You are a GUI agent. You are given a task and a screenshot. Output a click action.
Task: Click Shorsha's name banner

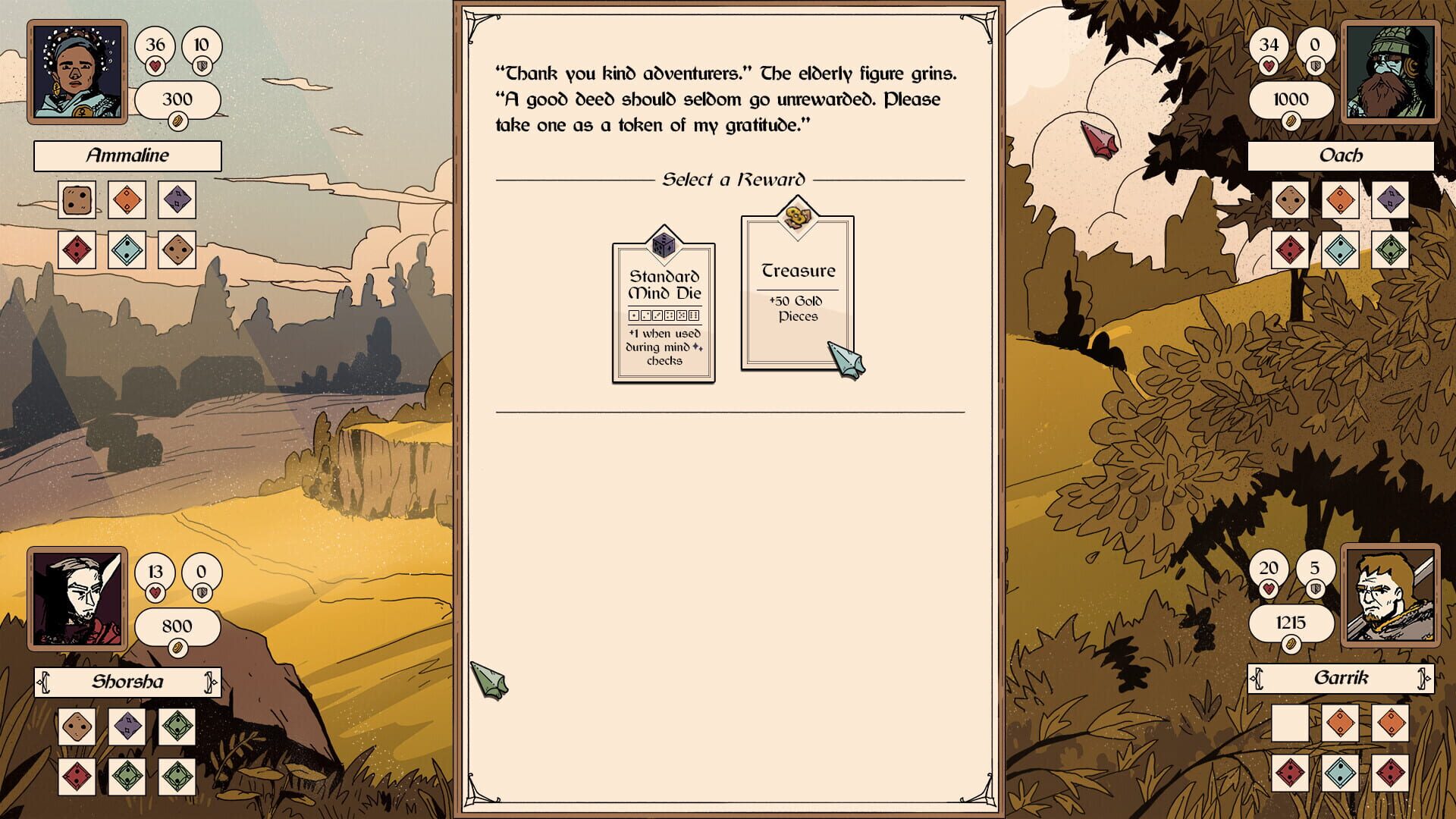point(129,682)
